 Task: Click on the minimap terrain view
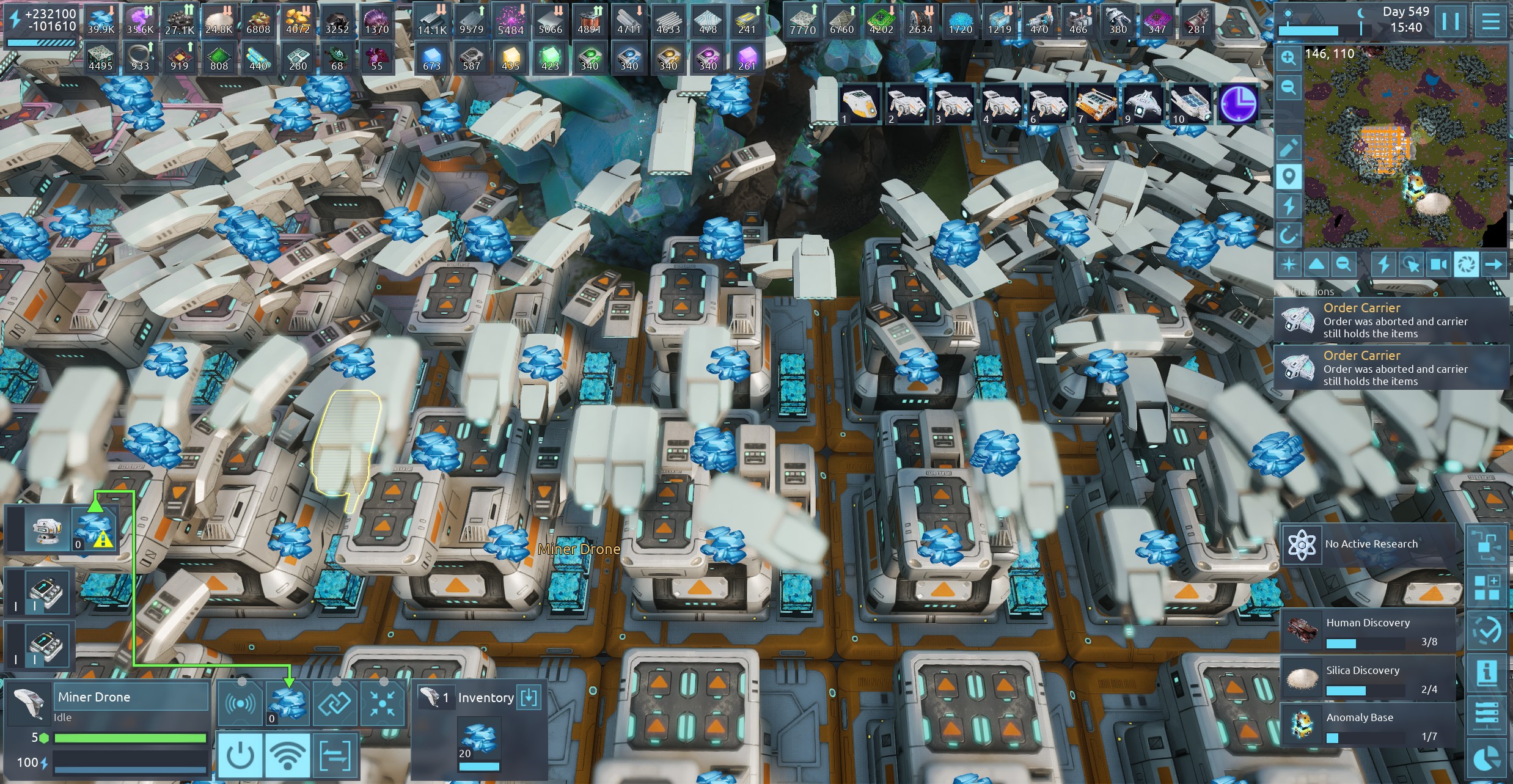(1405, 147)
